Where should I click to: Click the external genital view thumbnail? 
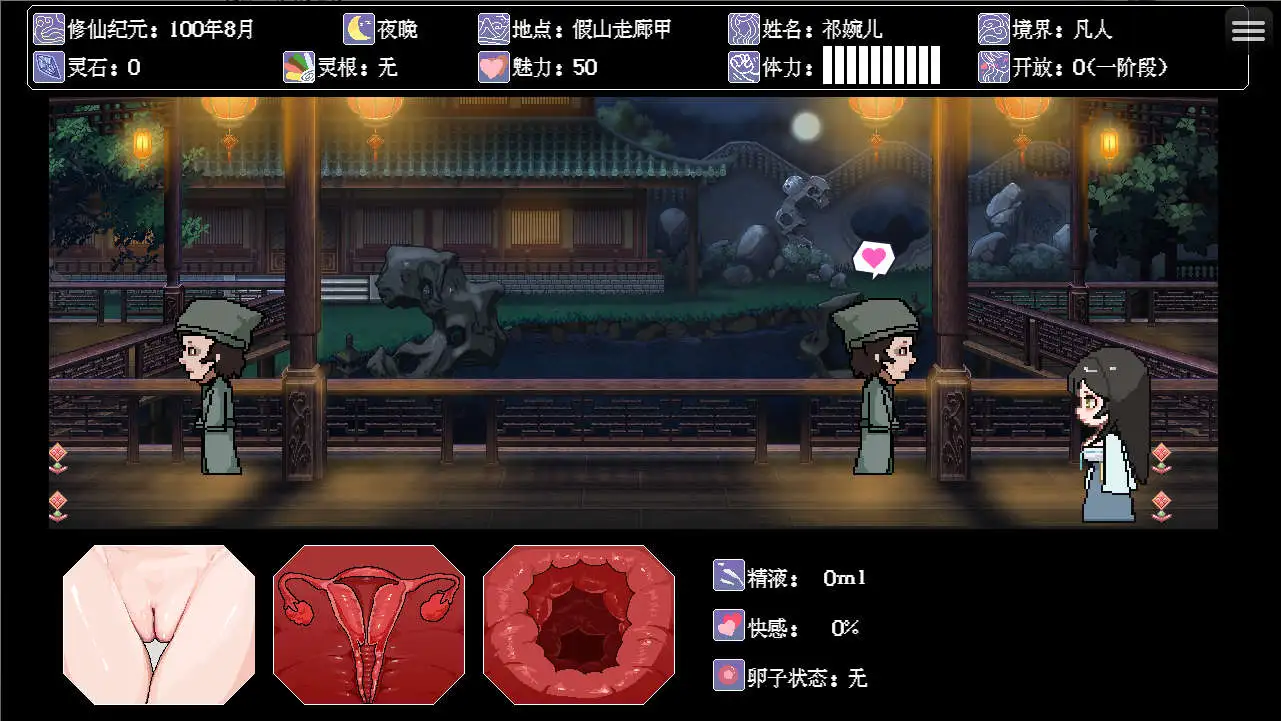[156, 623]
